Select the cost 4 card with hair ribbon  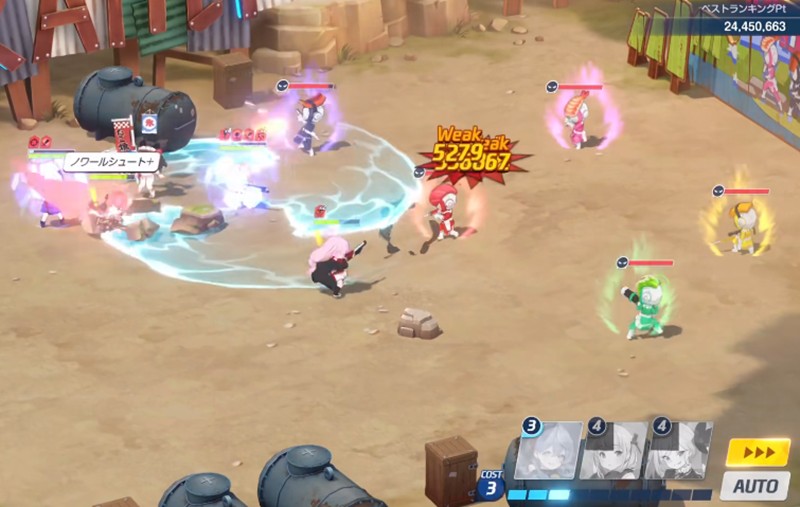pyautogui.click(x=614, y=451)
